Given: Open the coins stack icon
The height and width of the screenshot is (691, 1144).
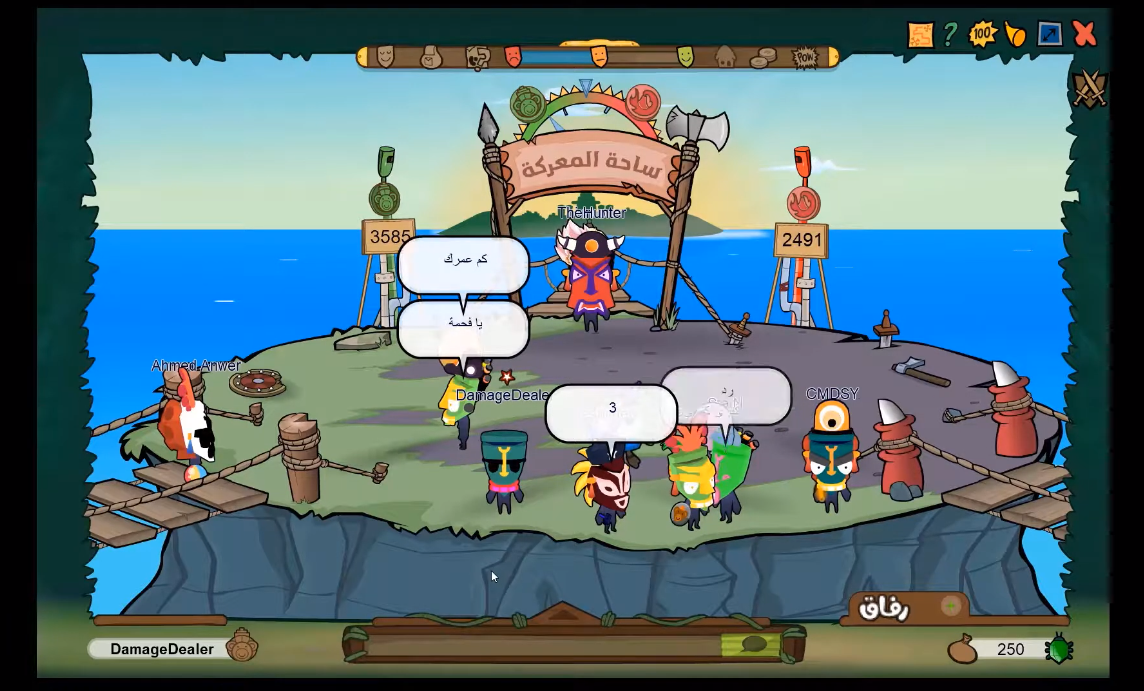Looking at the screenshot, I should 763,57.
